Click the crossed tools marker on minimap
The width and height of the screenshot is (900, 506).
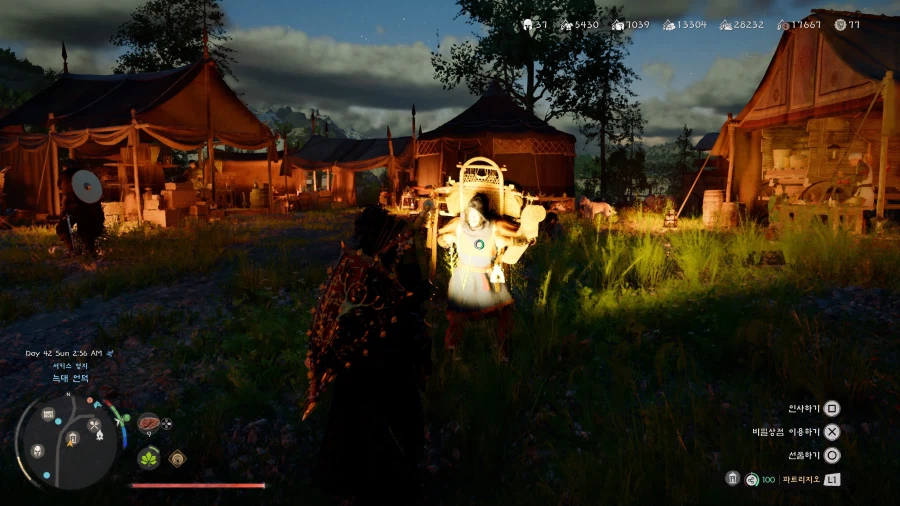coord(94,425)
